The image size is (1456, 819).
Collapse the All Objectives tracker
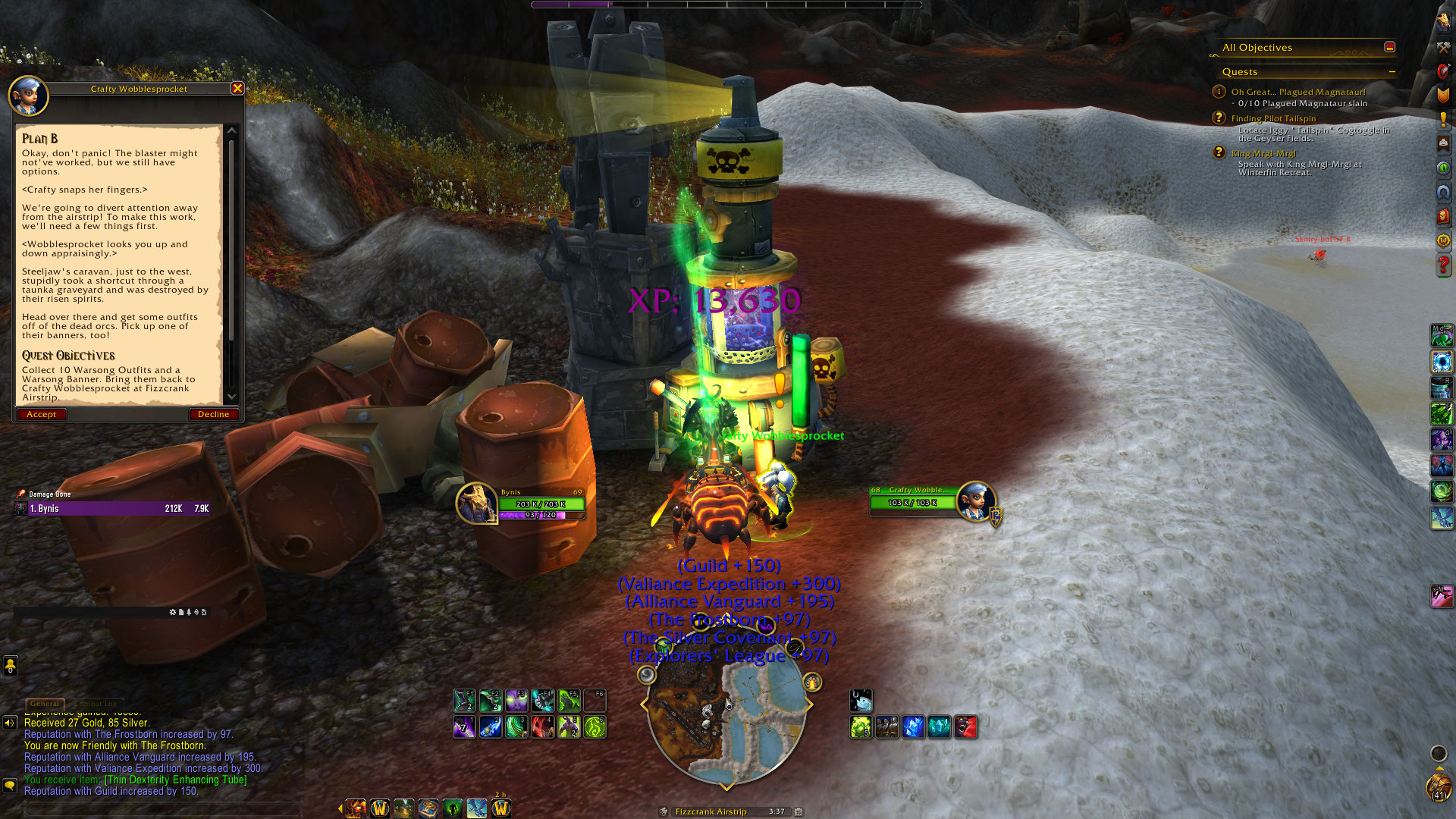click(1389, 47)
